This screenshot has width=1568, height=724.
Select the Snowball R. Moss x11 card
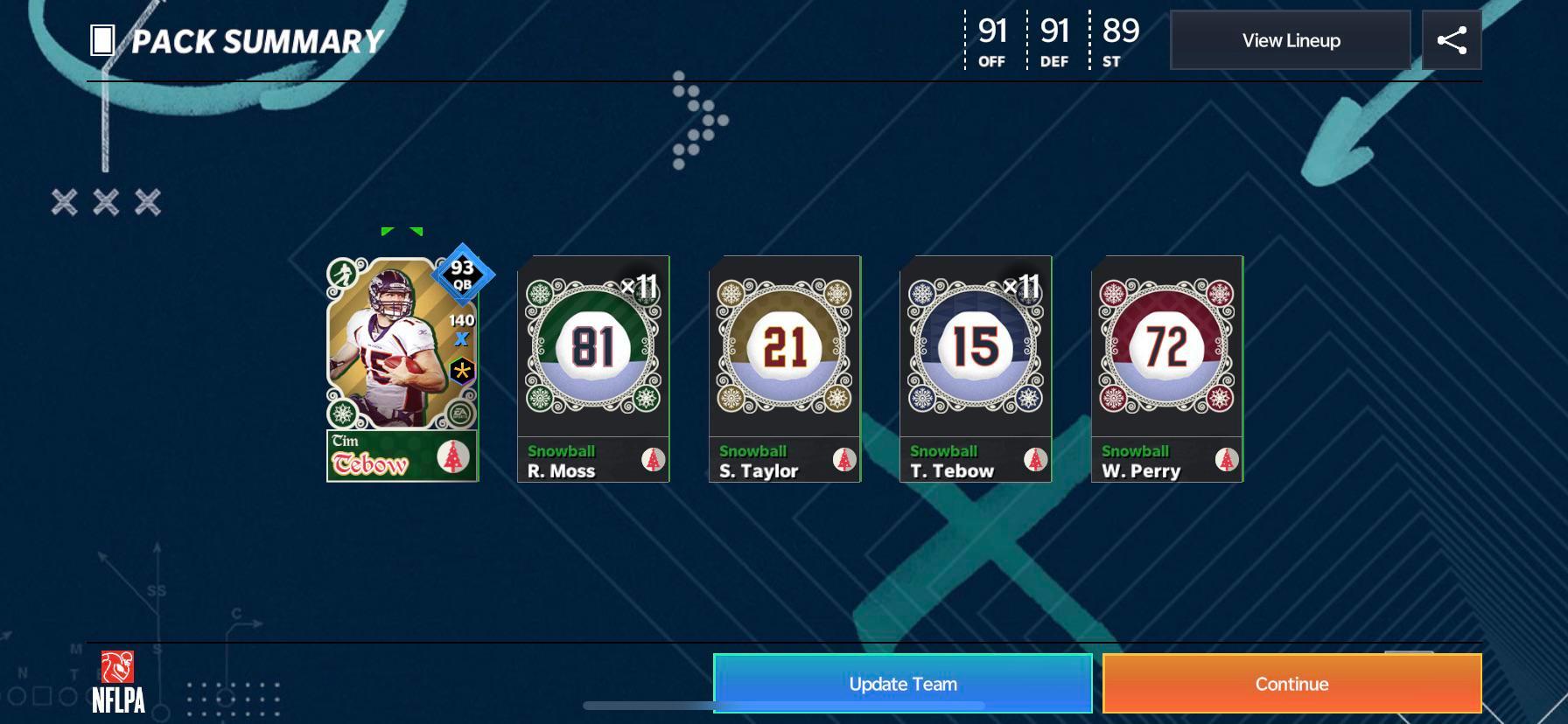(591, 367)
